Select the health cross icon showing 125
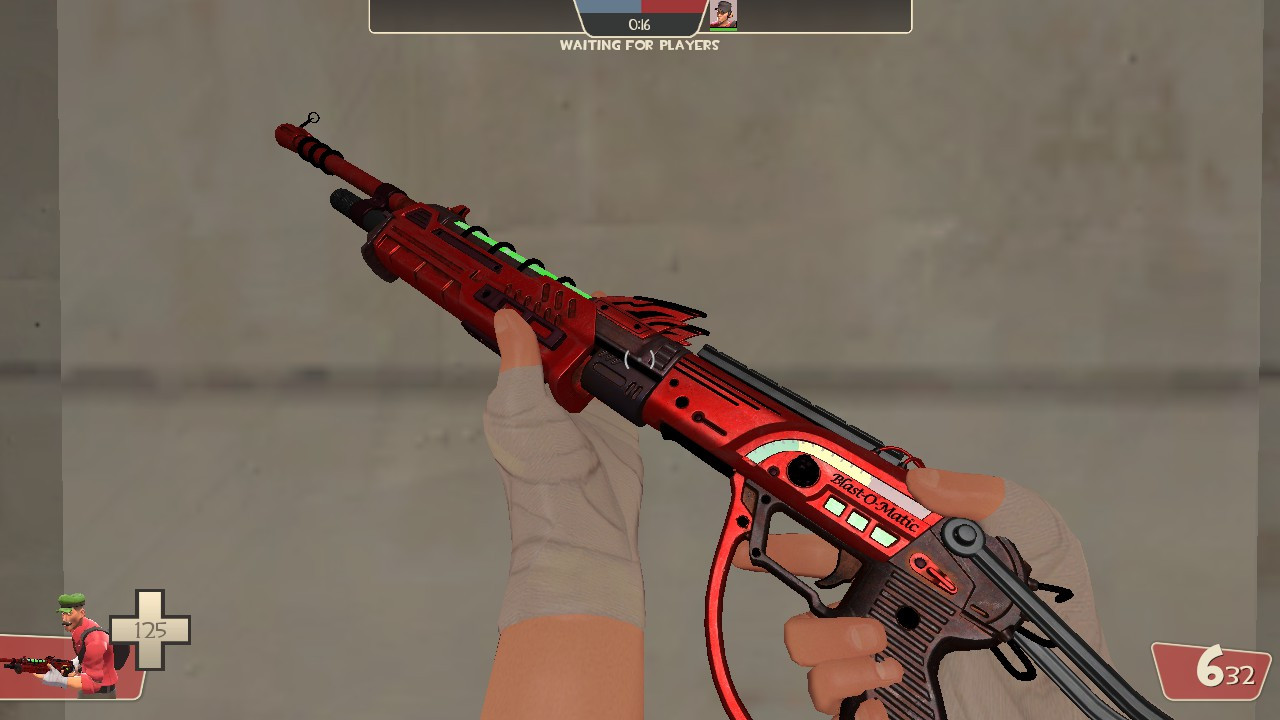Screen dimensions: 1280x720 tap(152, 630)
